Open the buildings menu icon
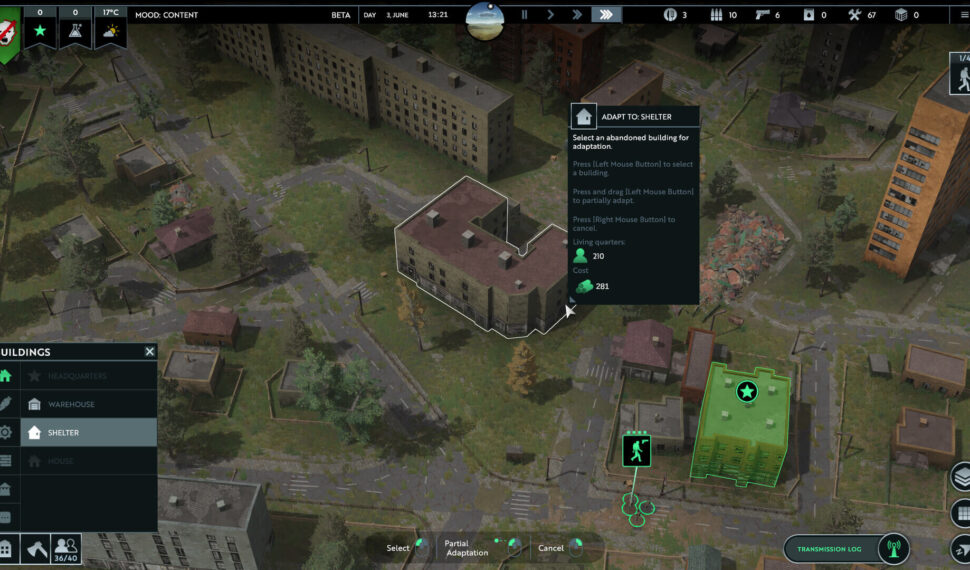This screenshot has height=570, width=970. tap(7, 548)
